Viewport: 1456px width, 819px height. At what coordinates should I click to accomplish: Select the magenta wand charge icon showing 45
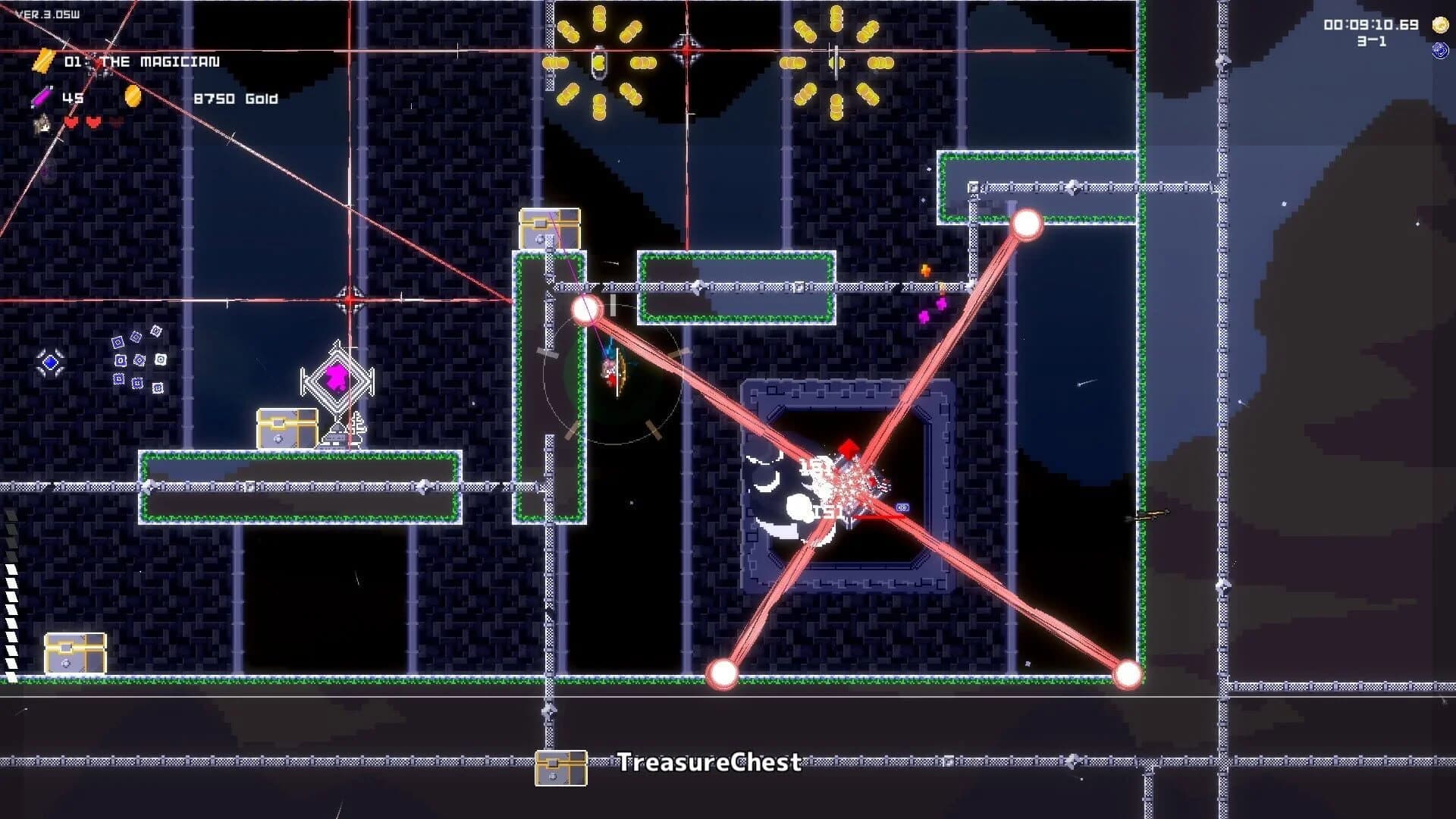pos(40,97)
